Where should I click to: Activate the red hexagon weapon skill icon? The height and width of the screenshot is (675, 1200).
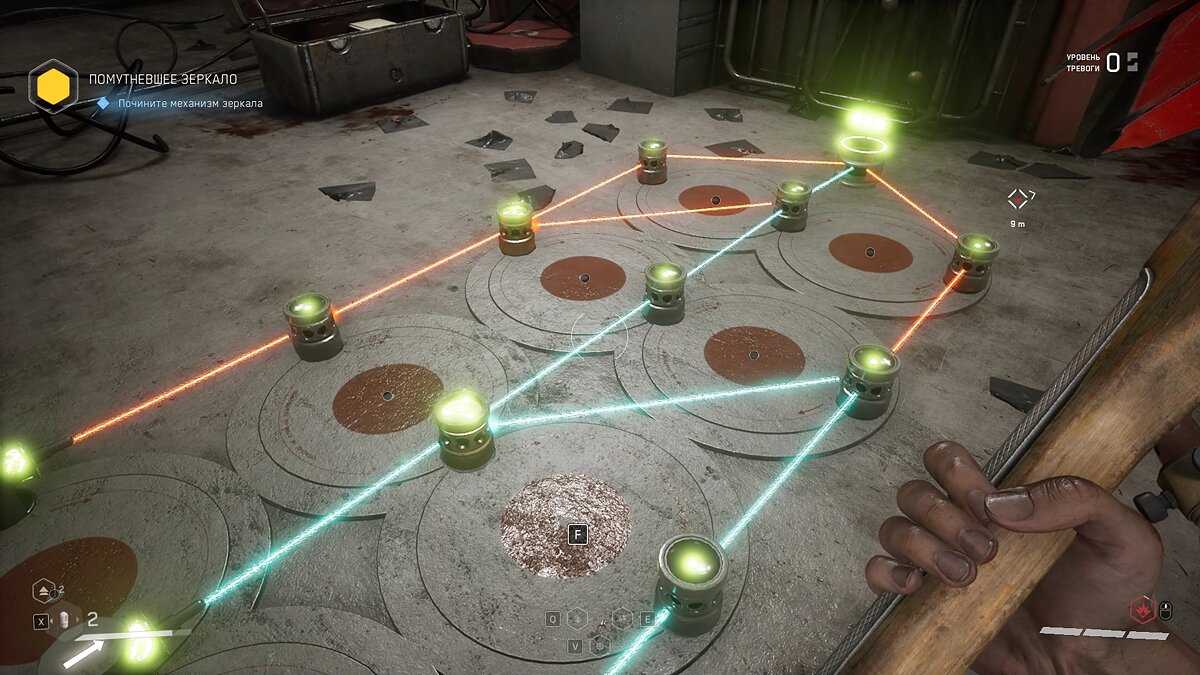pyautogui.click(x=1140, y=609)
